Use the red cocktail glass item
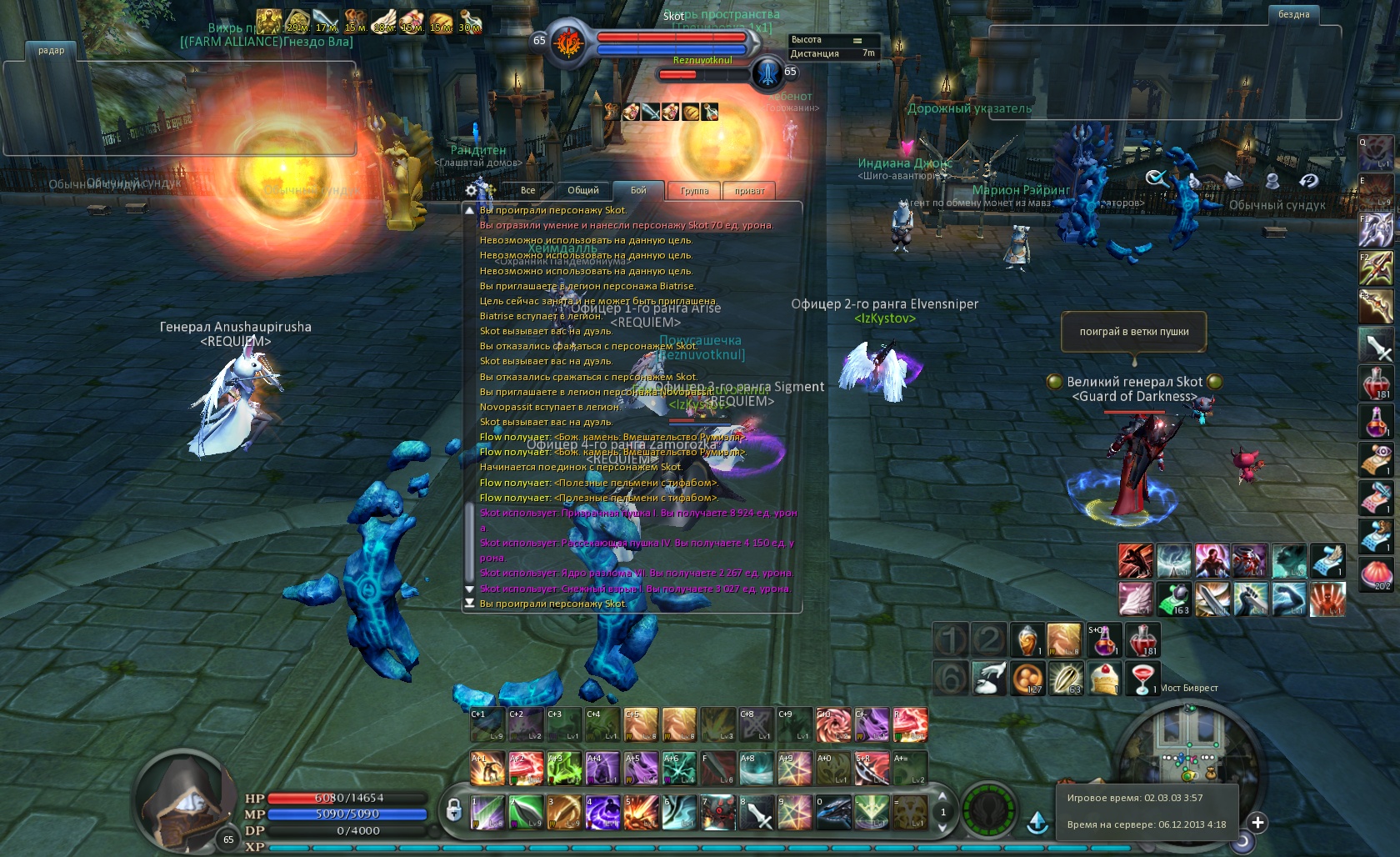 (1142, 679)
